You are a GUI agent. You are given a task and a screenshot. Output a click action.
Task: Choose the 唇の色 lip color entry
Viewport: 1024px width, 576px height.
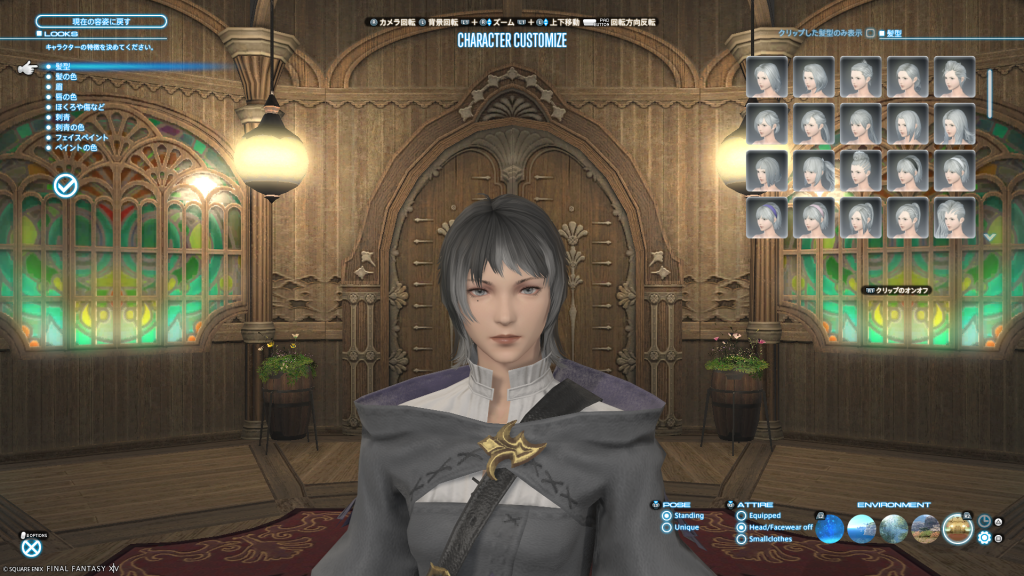(66, 96)
